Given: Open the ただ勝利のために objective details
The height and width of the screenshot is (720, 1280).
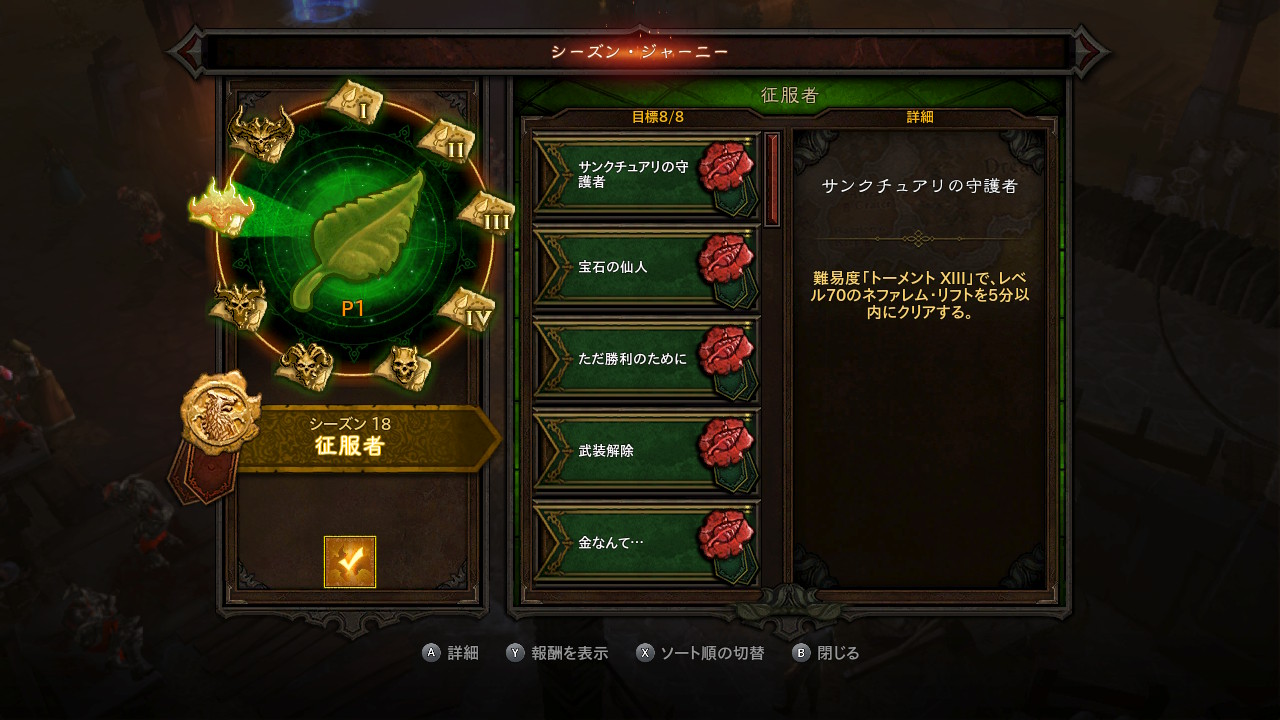Looking at the screenshot, I should (x=646, y=358).
